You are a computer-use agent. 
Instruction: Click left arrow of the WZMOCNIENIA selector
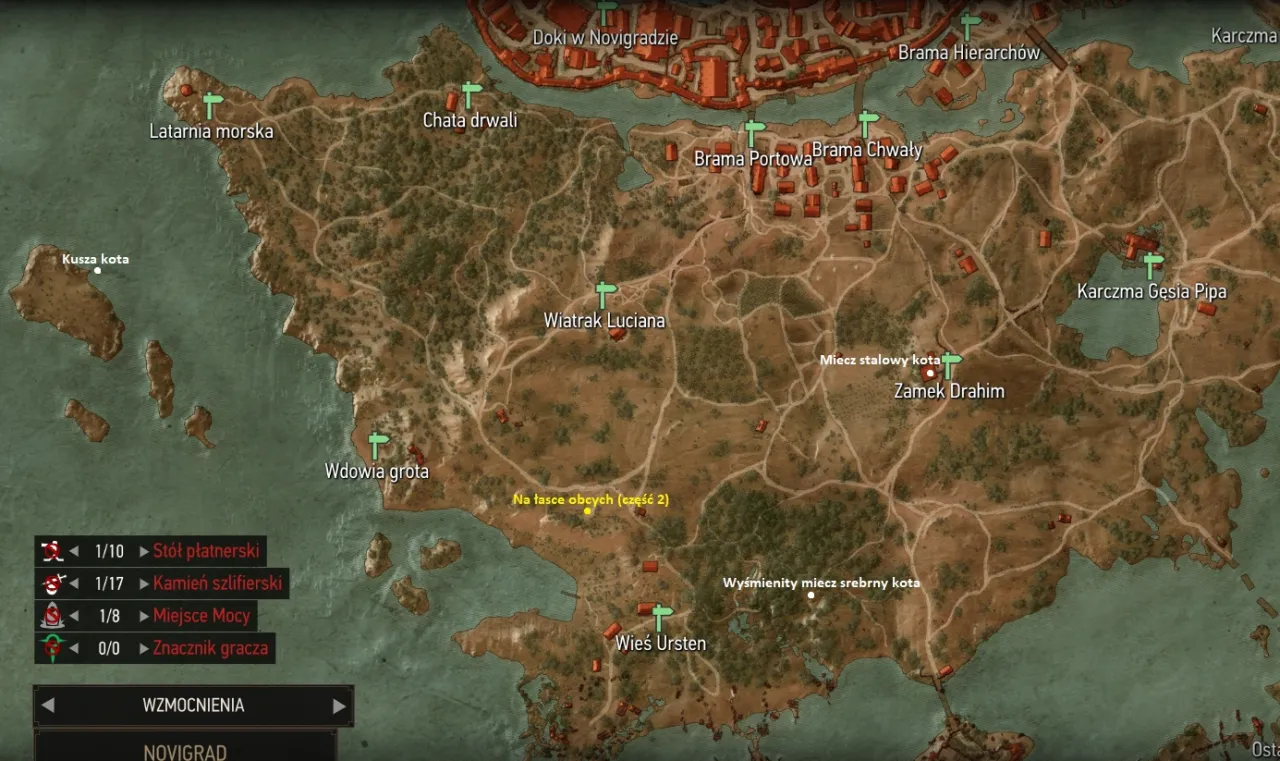[48, 705]
